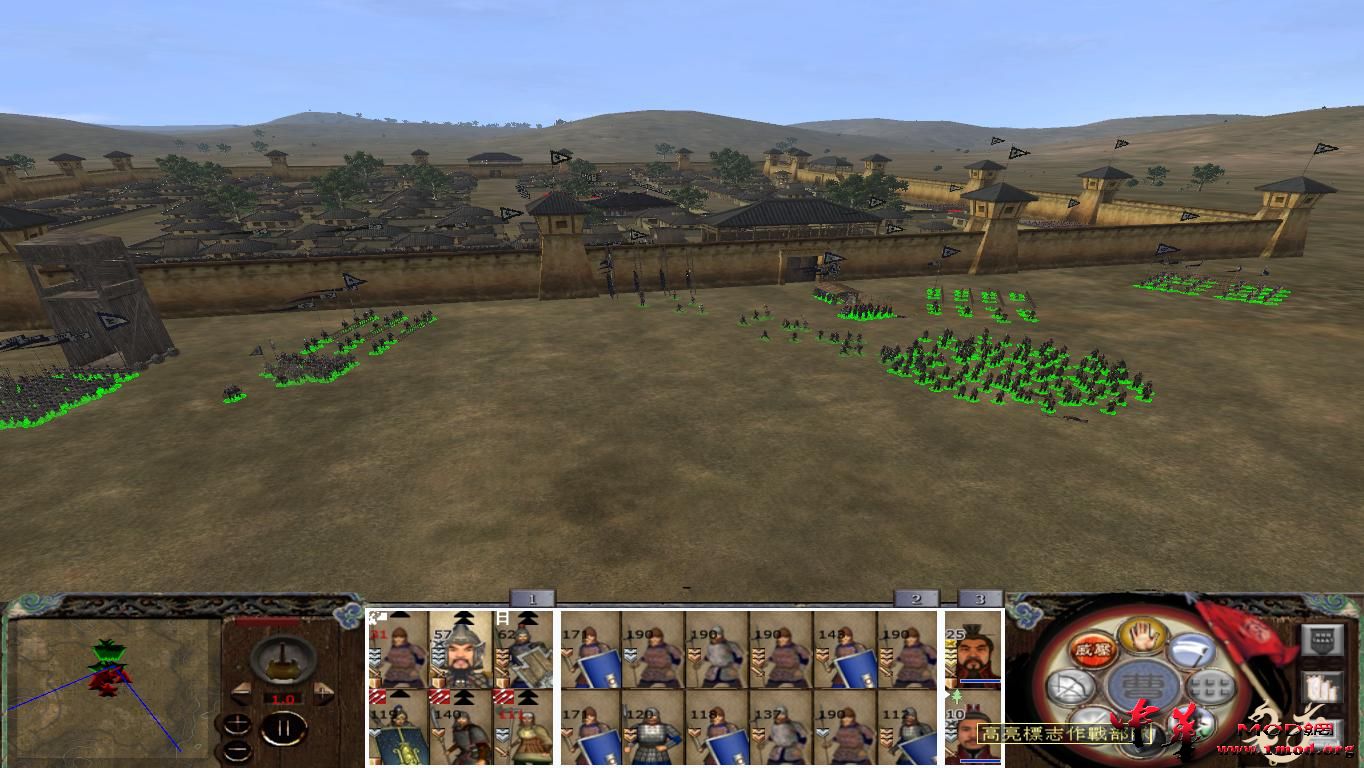Toggle pause with the II button
Screen dimensions: 1364x768
(x=283, y=729)
